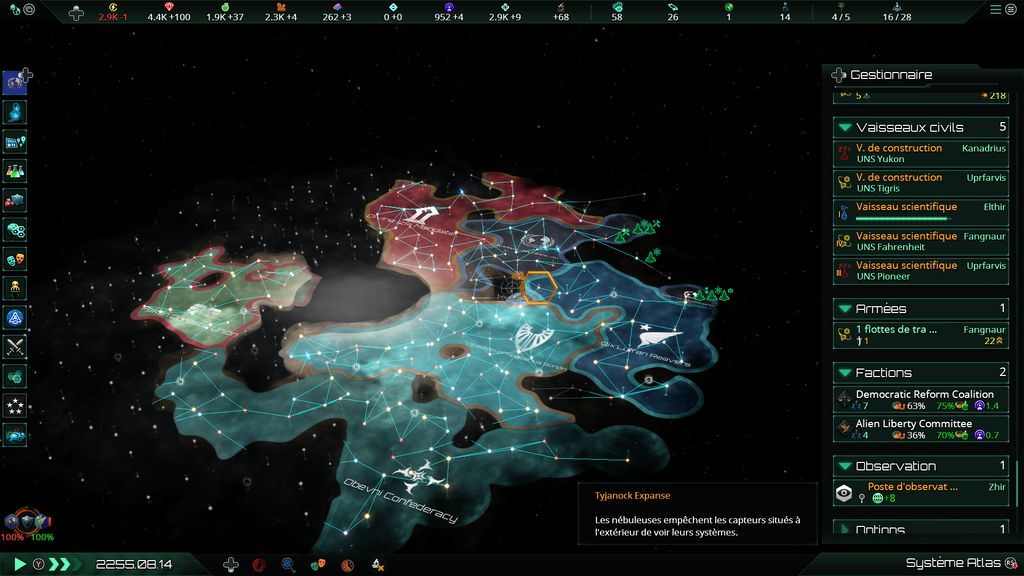This screenshot has height=576, width=1024.
Task: Resume the game with the play button
Action: pos(19,564)
